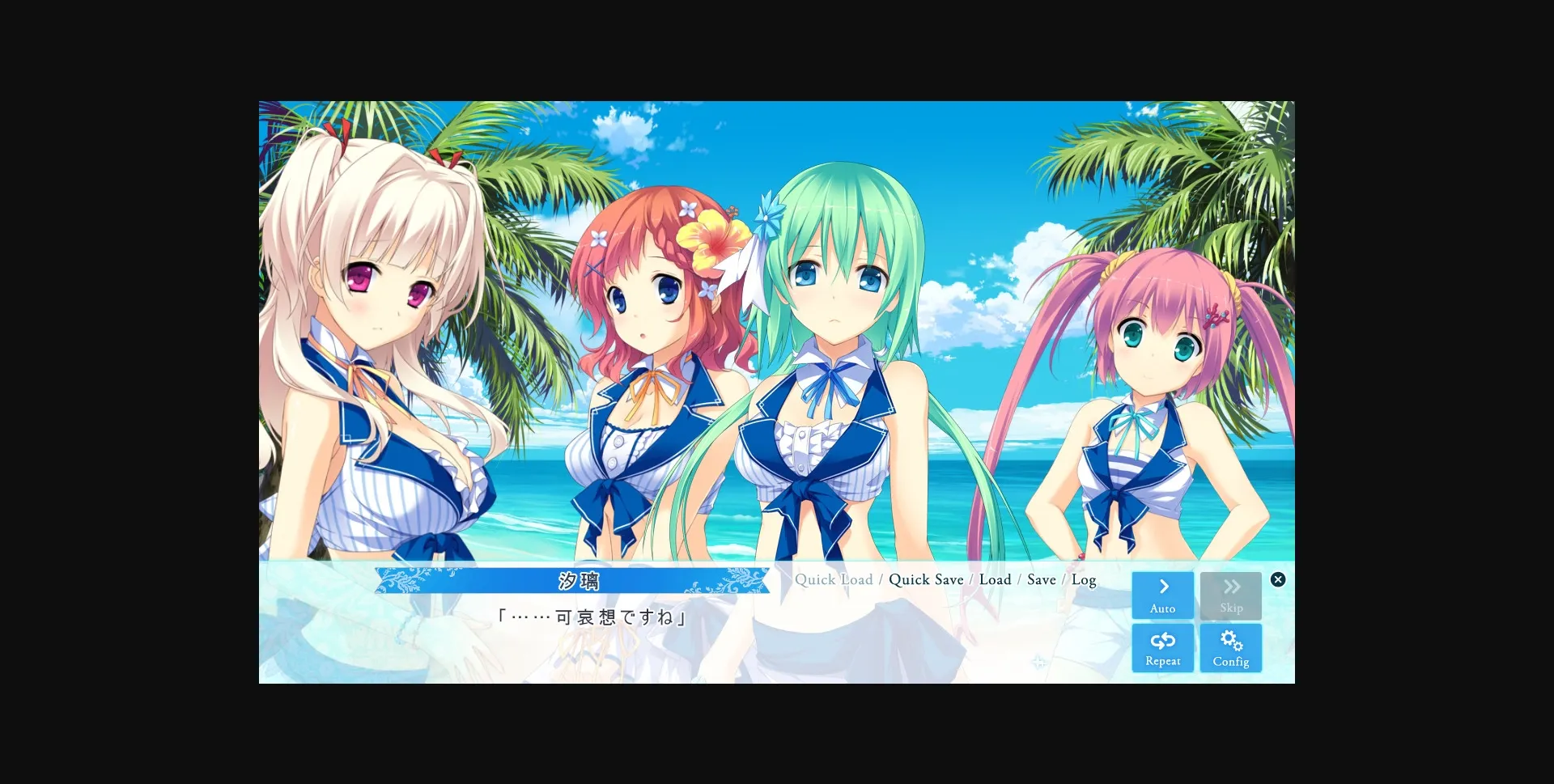The height and width of the screenshot is (784, 1554).
Task: Open the message backlog via Log
Action: 1084,579
